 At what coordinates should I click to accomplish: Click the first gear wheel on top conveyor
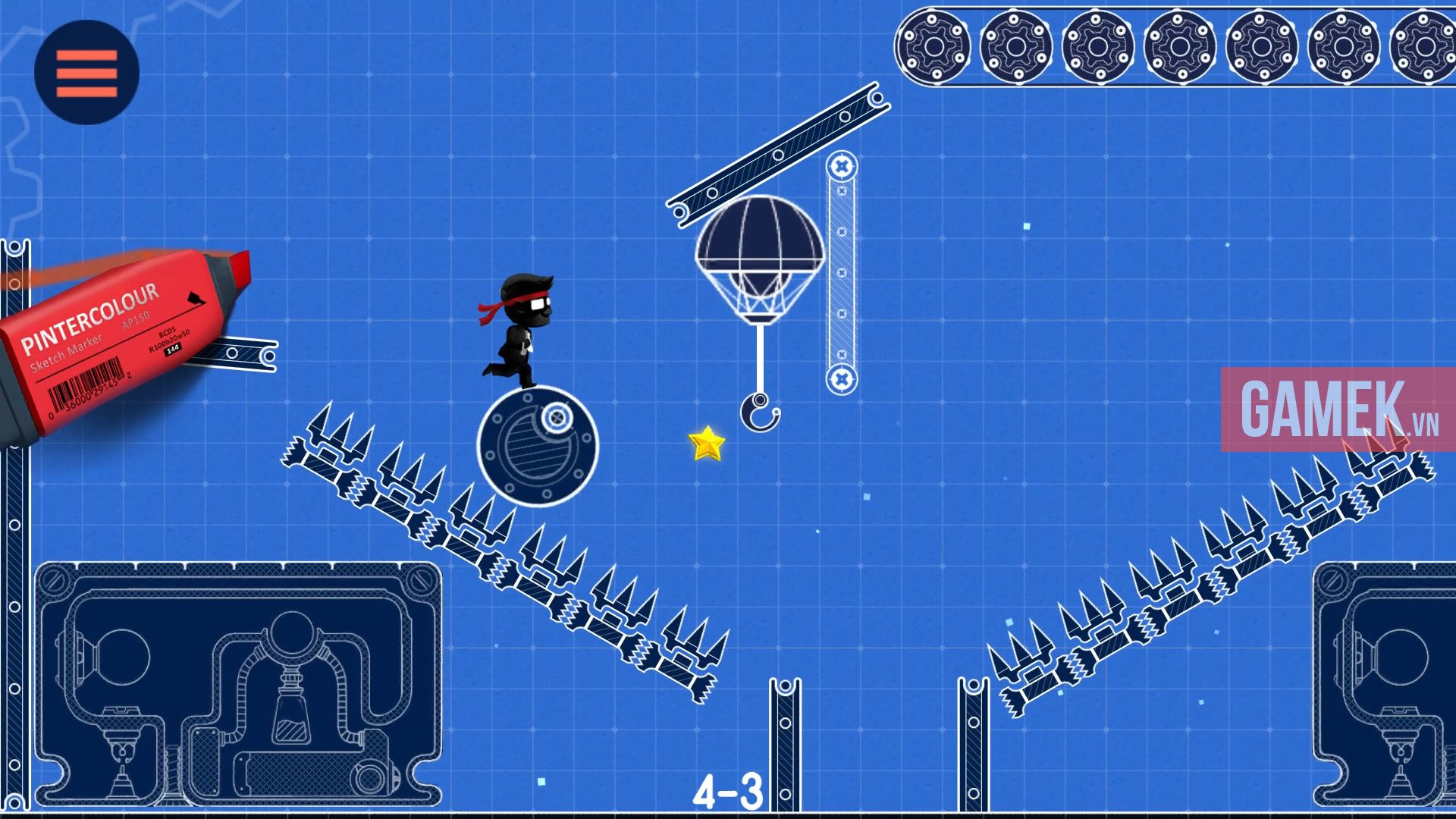934,47
